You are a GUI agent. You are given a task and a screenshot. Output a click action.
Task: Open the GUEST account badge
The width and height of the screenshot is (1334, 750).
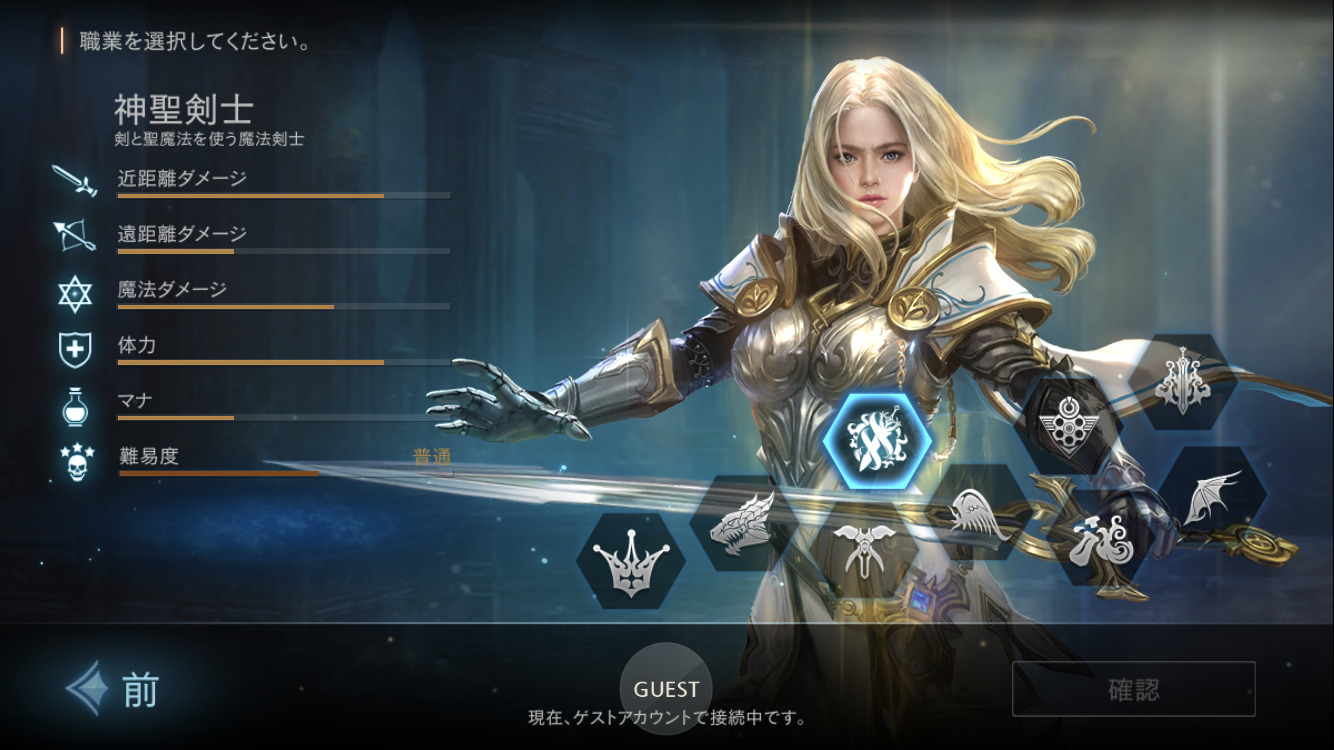[666, 689]
